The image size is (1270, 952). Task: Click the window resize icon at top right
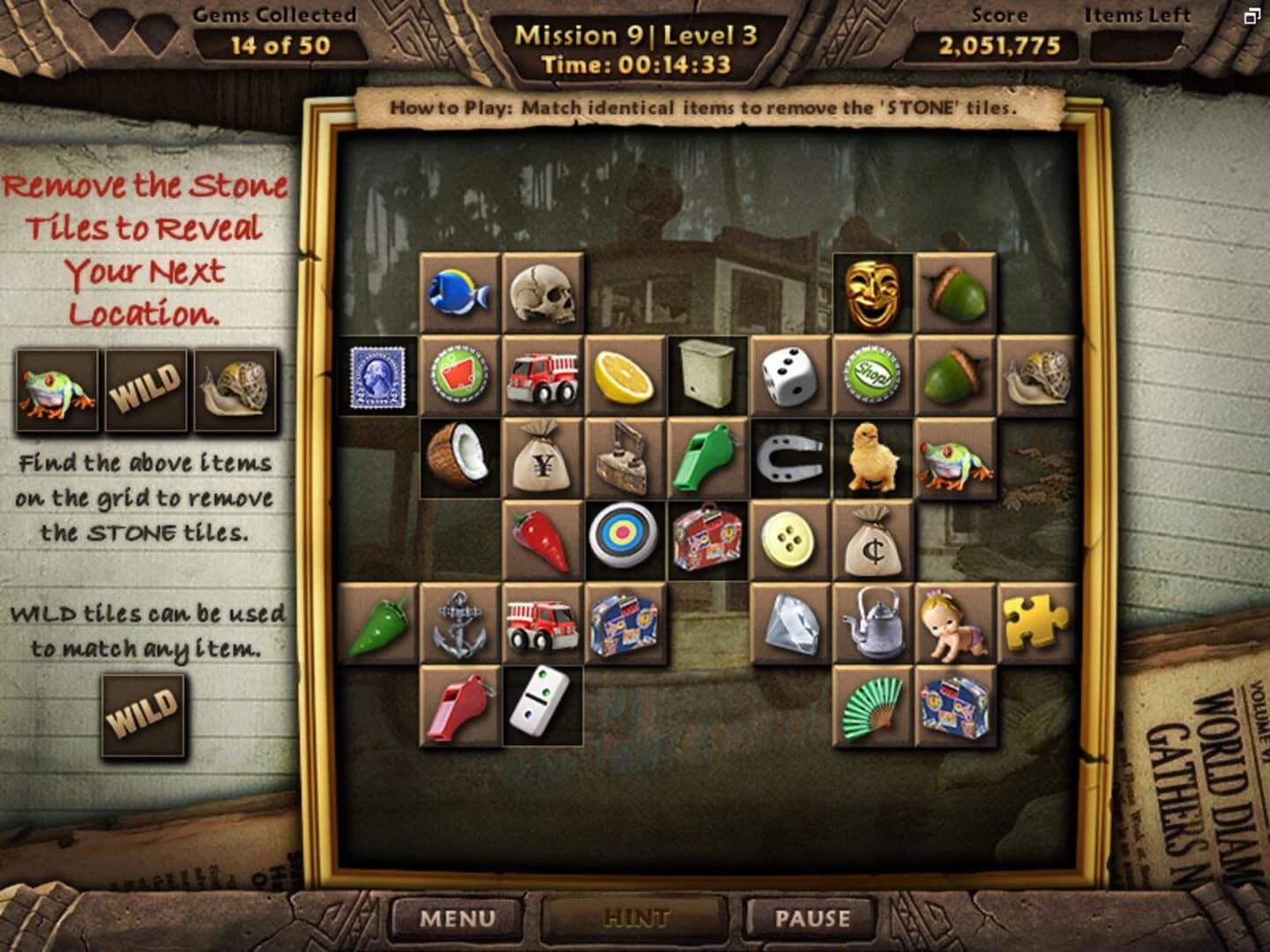[1253, 15]
